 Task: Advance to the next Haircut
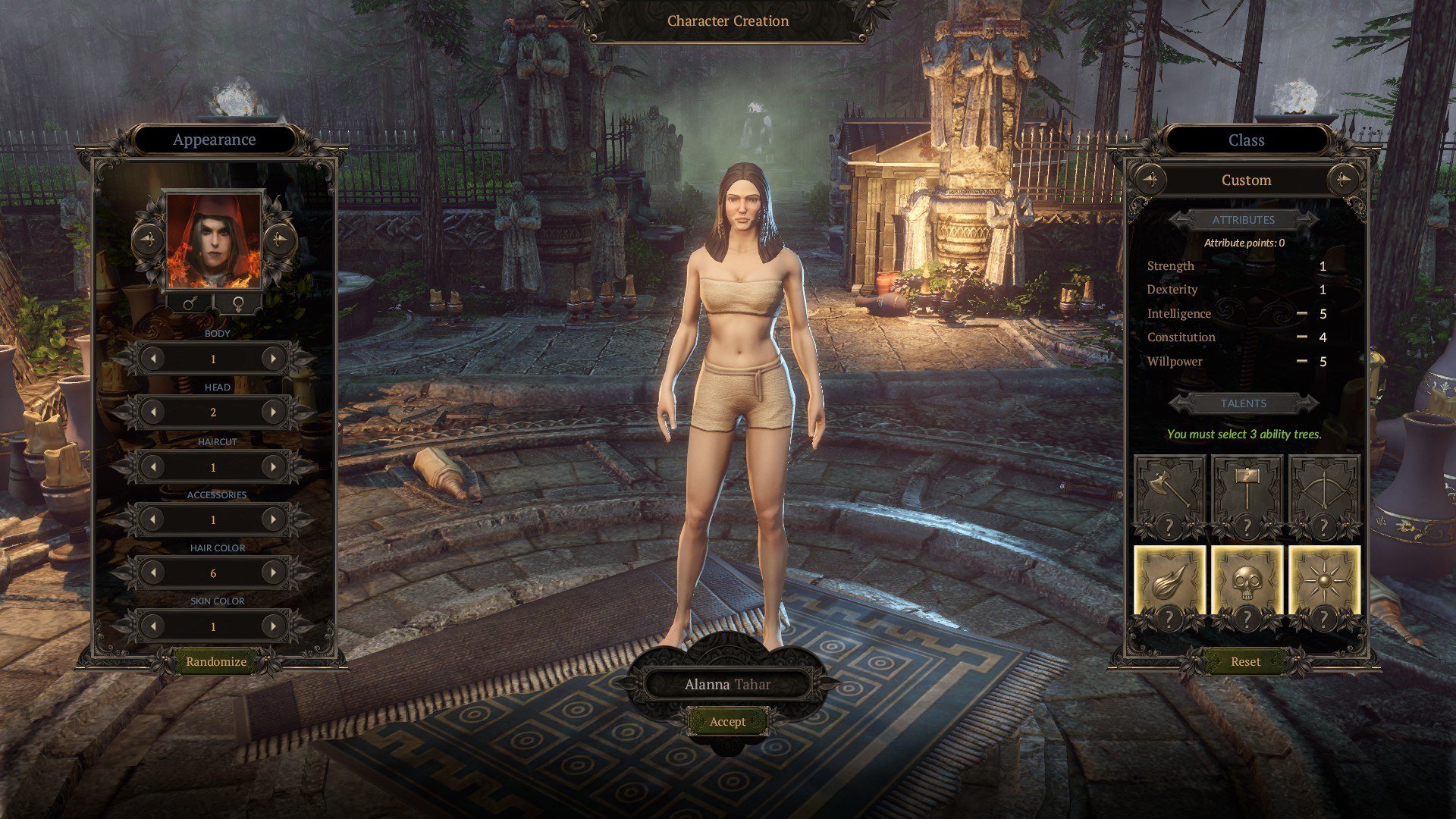(272, 467)
